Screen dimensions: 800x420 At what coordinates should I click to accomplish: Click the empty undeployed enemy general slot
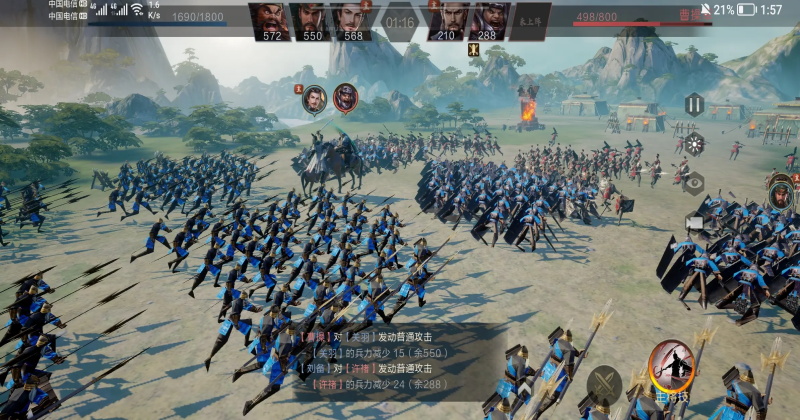point(530,20)
